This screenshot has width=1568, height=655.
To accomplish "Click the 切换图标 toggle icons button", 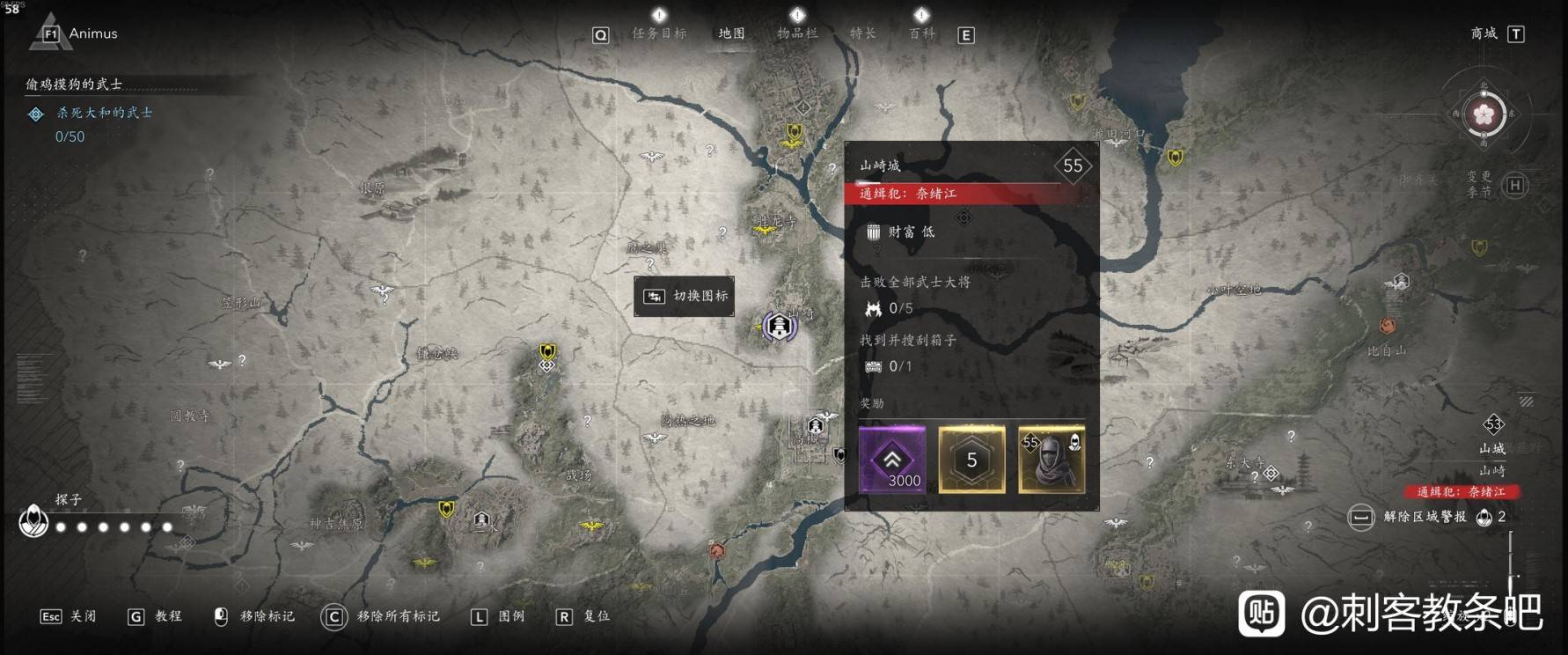I will coord(685,296).
